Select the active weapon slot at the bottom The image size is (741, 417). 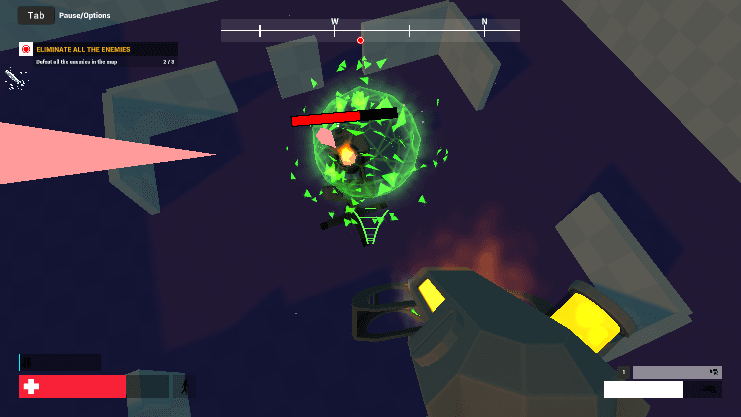661,389
